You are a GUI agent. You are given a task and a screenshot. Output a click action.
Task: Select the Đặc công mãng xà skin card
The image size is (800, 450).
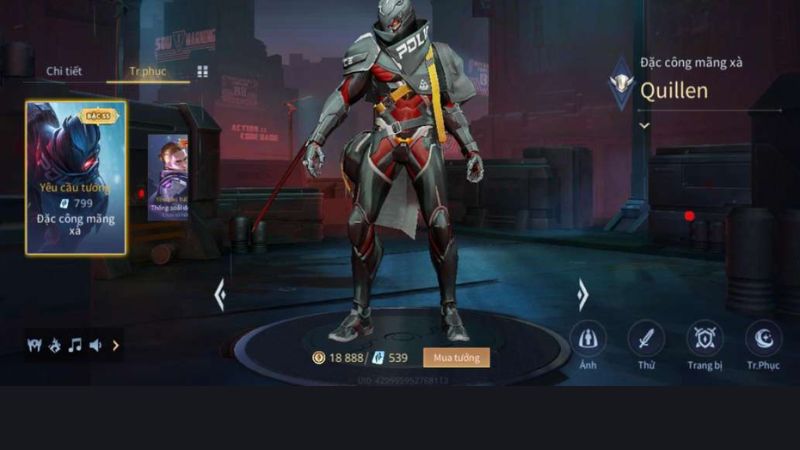point(76,177)
